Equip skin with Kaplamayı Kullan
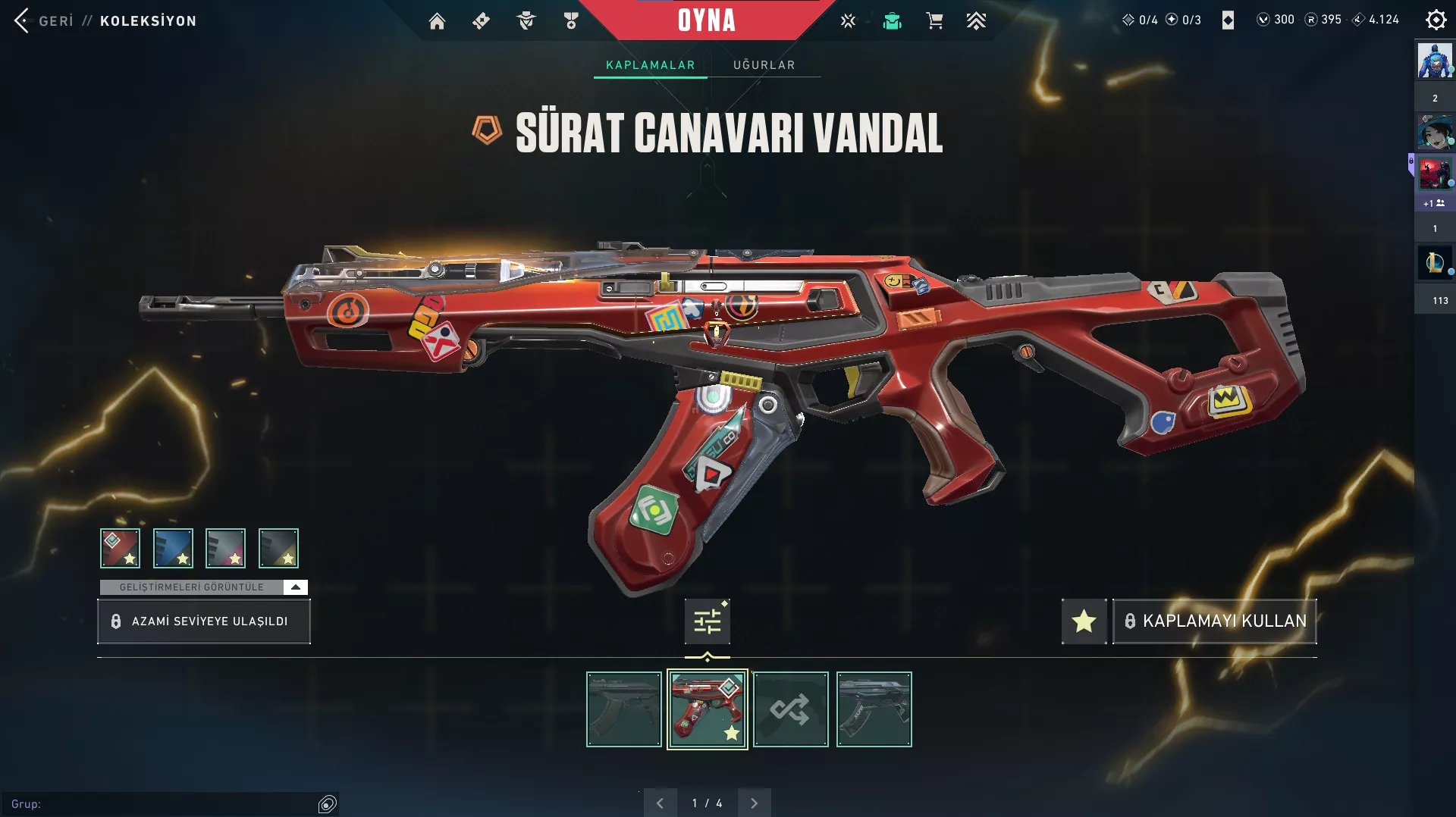 (x=1214, y=621)
